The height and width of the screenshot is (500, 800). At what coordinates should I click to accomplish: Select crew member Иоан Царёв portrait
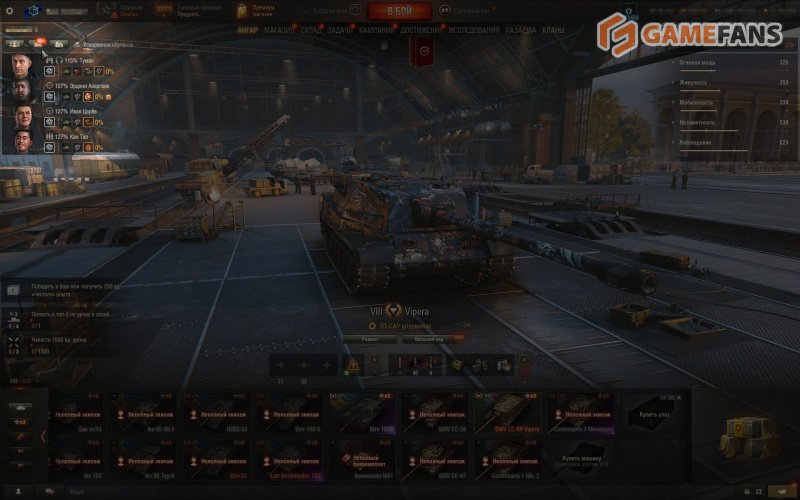[25, 115]
